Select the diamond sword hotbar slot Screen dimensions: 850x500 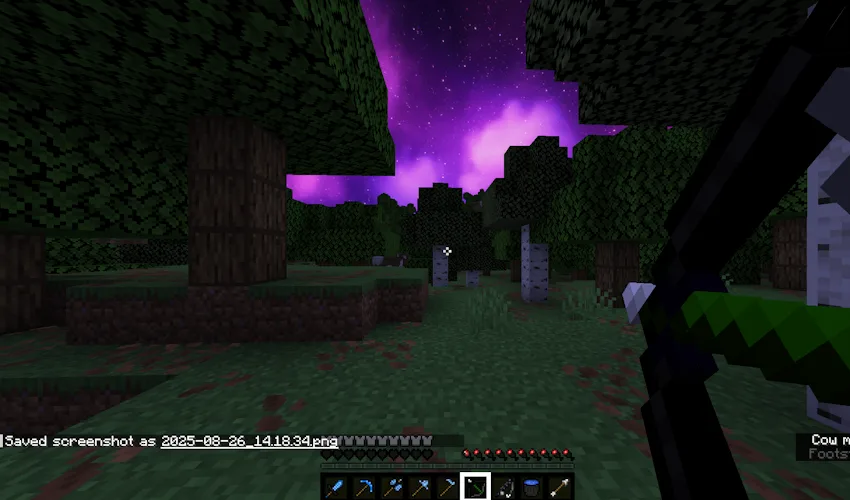tap(336, 487)
